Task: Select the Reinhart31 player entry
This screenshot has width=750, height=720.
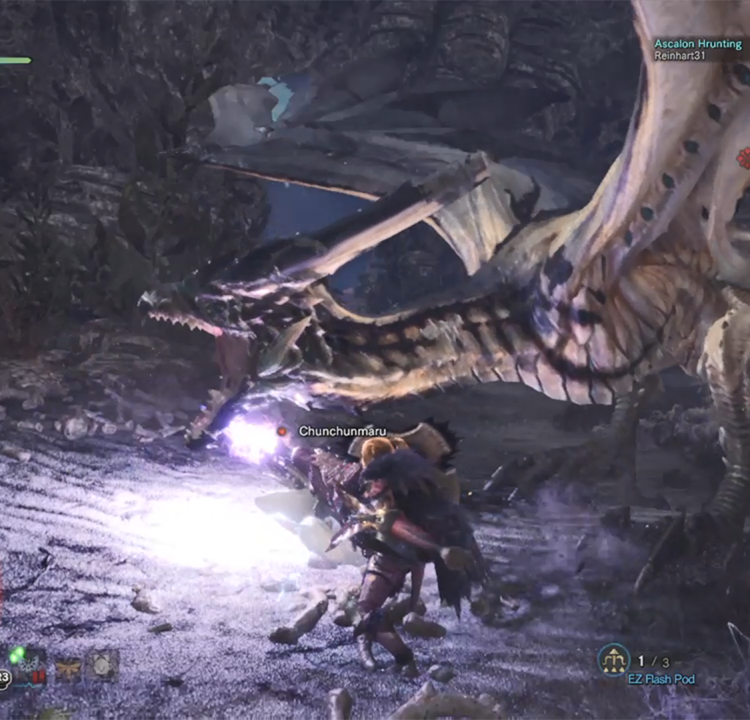Action: (x=682, y=56)
